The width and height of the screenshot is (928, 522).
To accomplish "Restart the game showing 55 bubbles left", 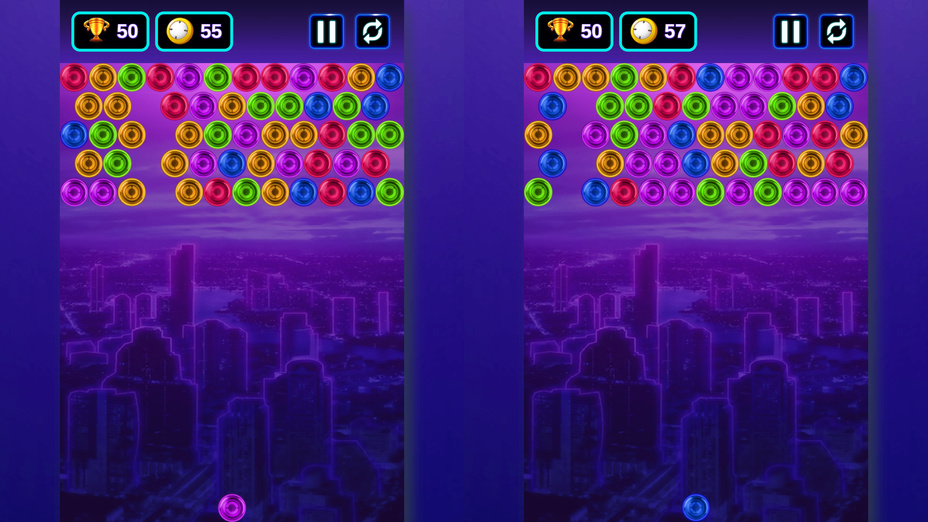I will point(372,32).
